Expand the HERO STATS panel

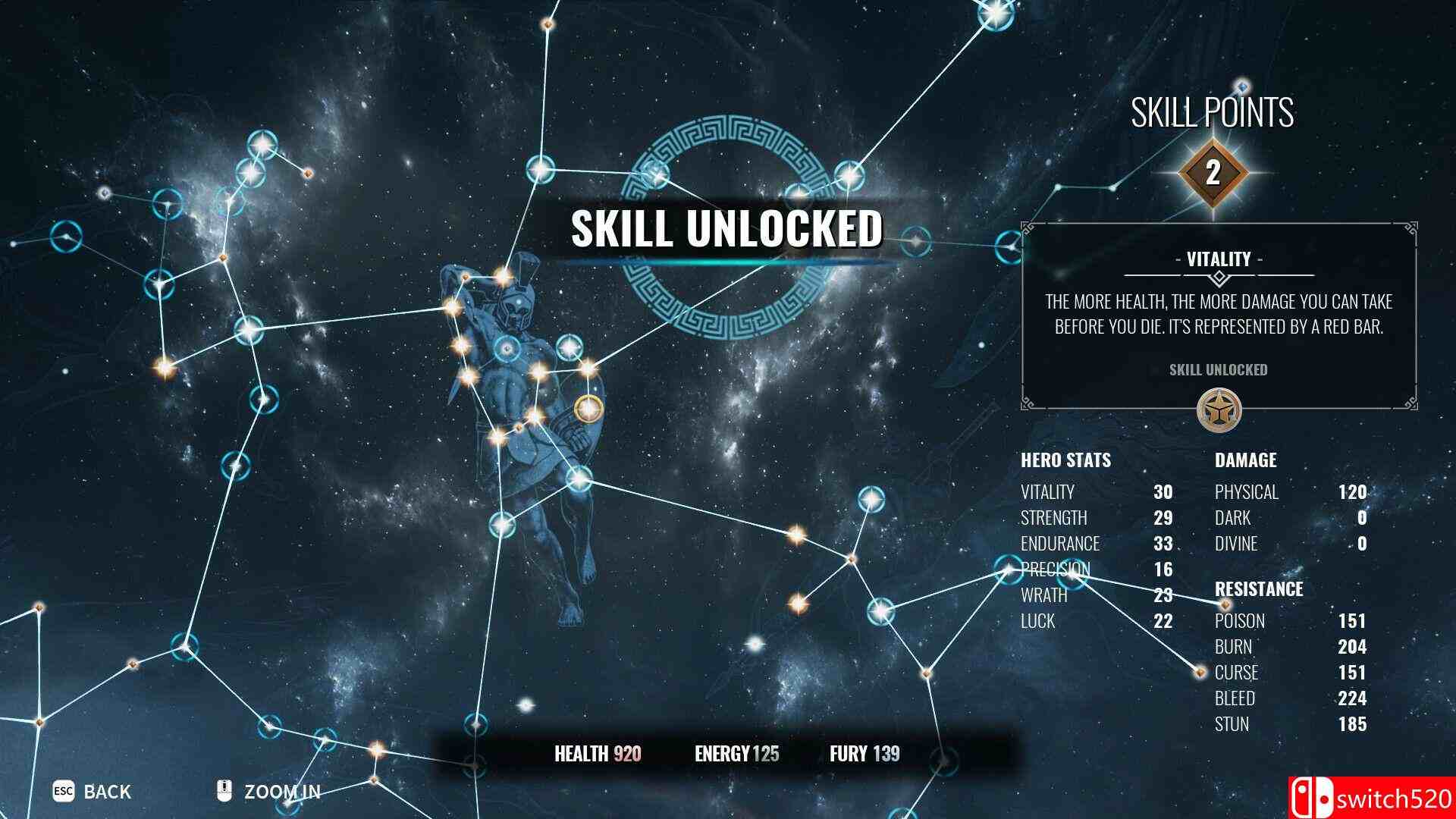pyautogui.click(x=1068, y=460)
